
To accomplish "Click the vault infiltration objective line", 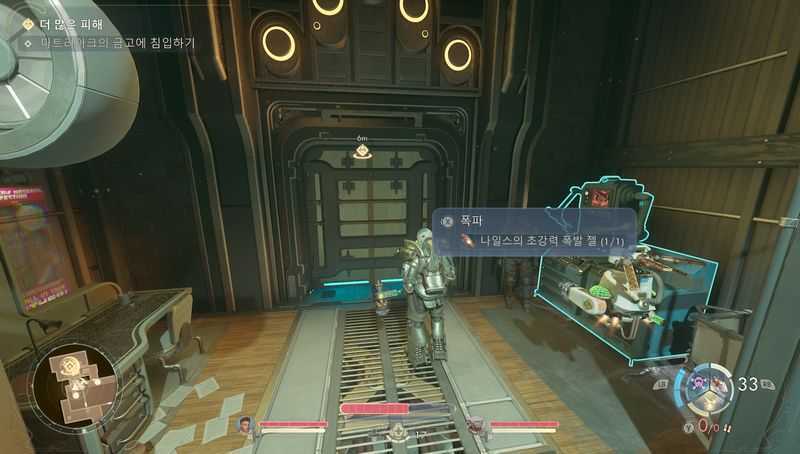I will click(118, 43).
